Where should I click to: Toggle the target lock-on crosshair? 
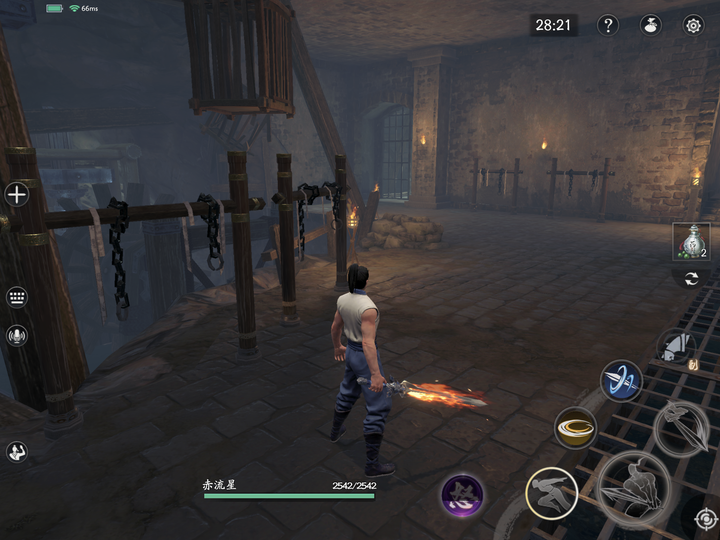(706, 519)
